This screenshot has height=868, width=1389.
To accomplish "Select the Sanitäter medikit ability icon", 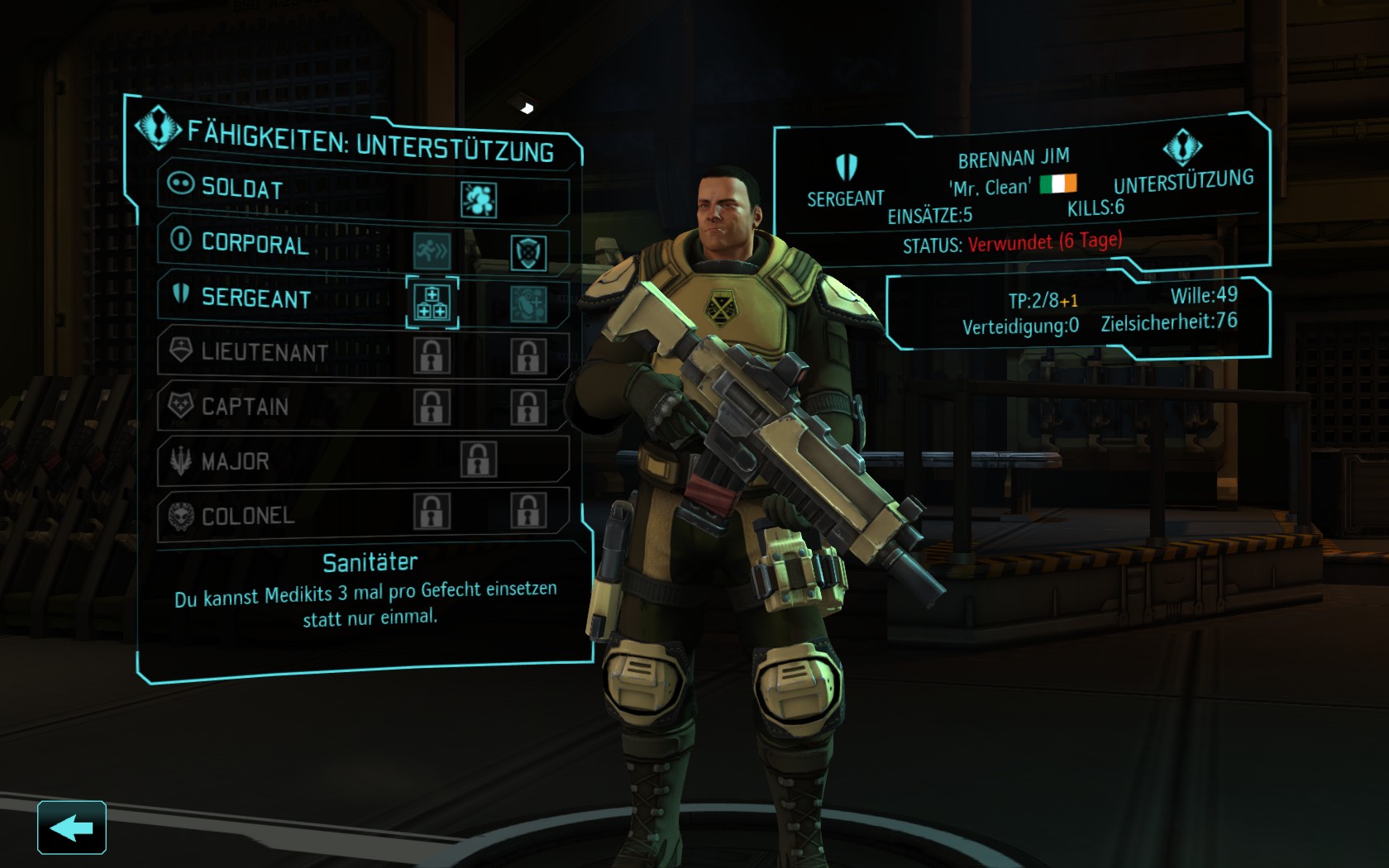I will [432, 301].
